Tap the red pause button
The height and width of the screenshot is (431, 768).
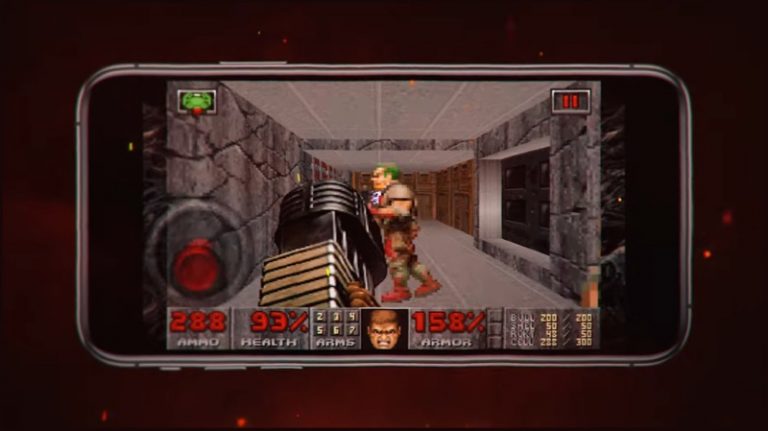coord(571,101)
